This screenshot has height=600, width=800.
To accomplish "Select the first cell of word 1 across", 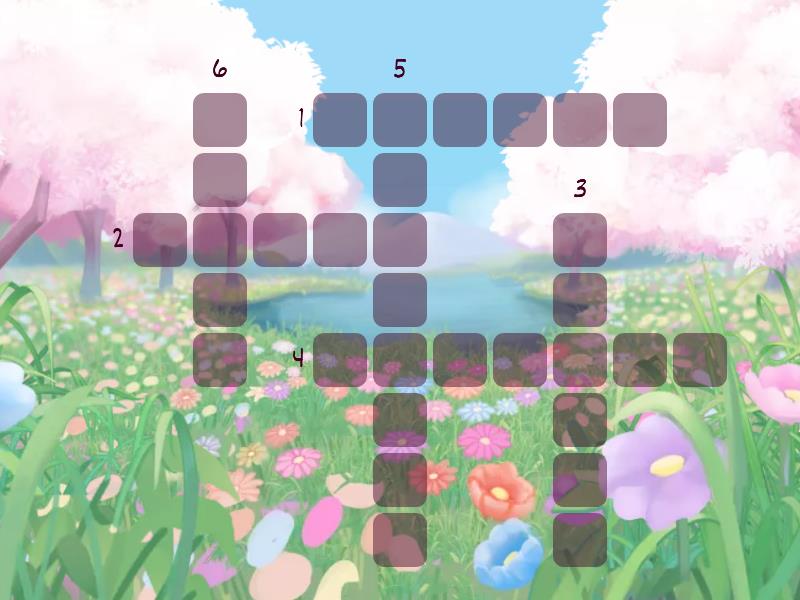I will [340, 120].
